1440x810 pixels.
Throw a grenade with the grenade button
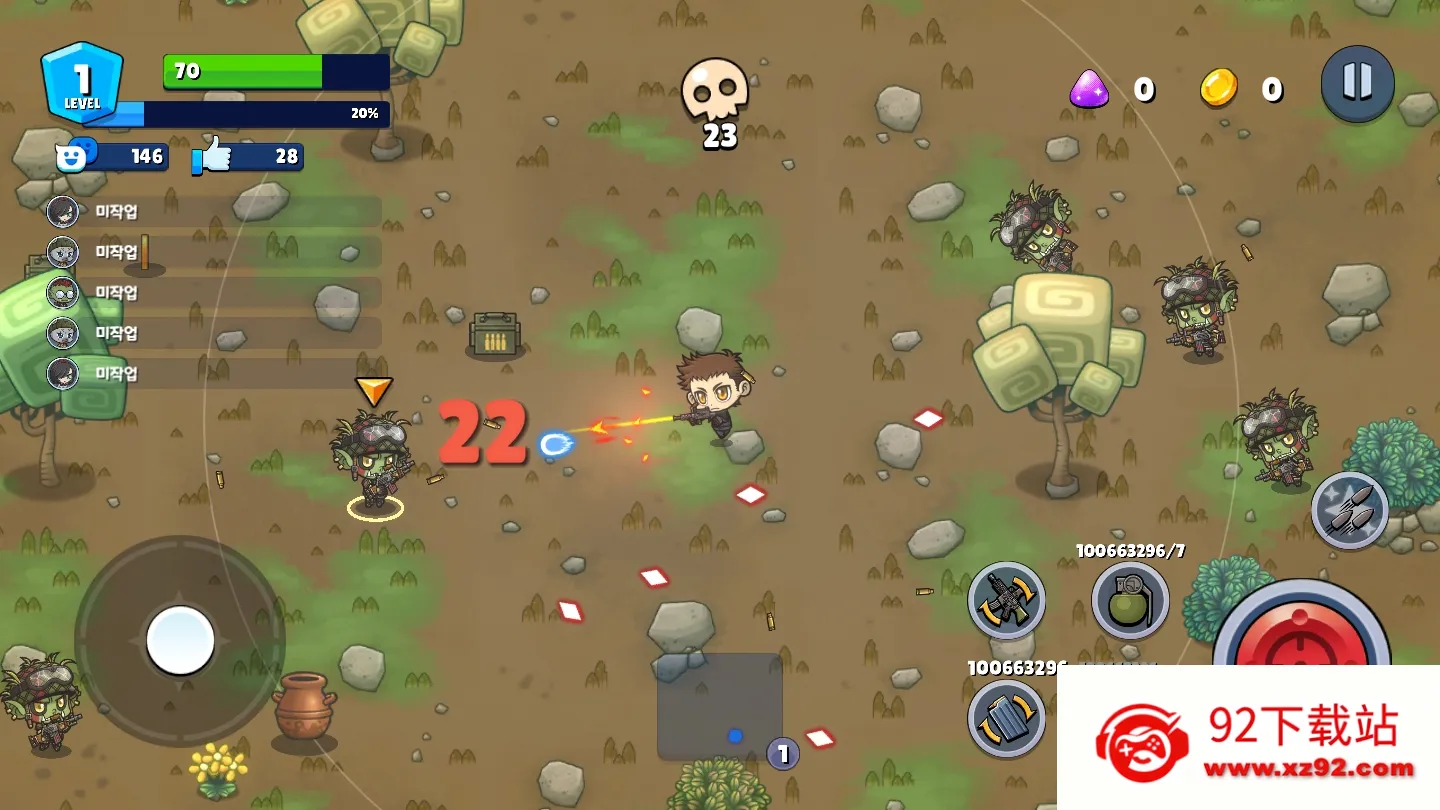coord(1130,600)
